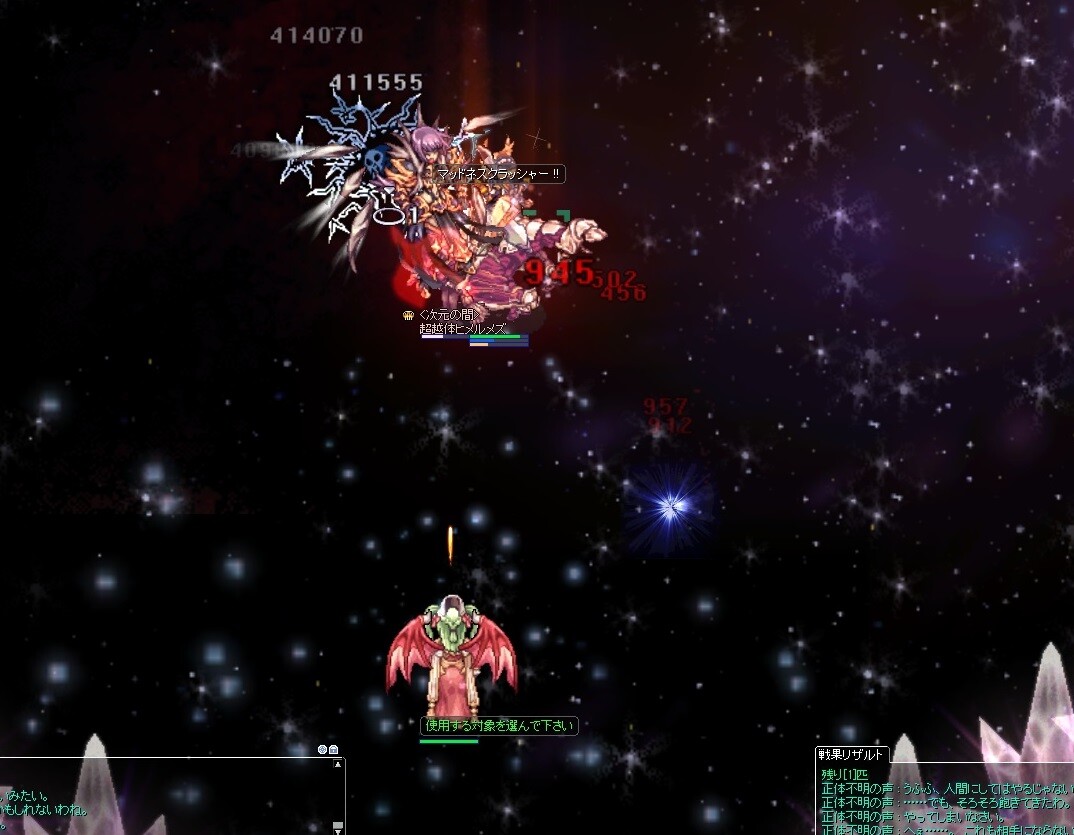This screenshot has width=1074, height=835.
Task: Click the chat scrollbar up arrow
Action: (339, 764)
